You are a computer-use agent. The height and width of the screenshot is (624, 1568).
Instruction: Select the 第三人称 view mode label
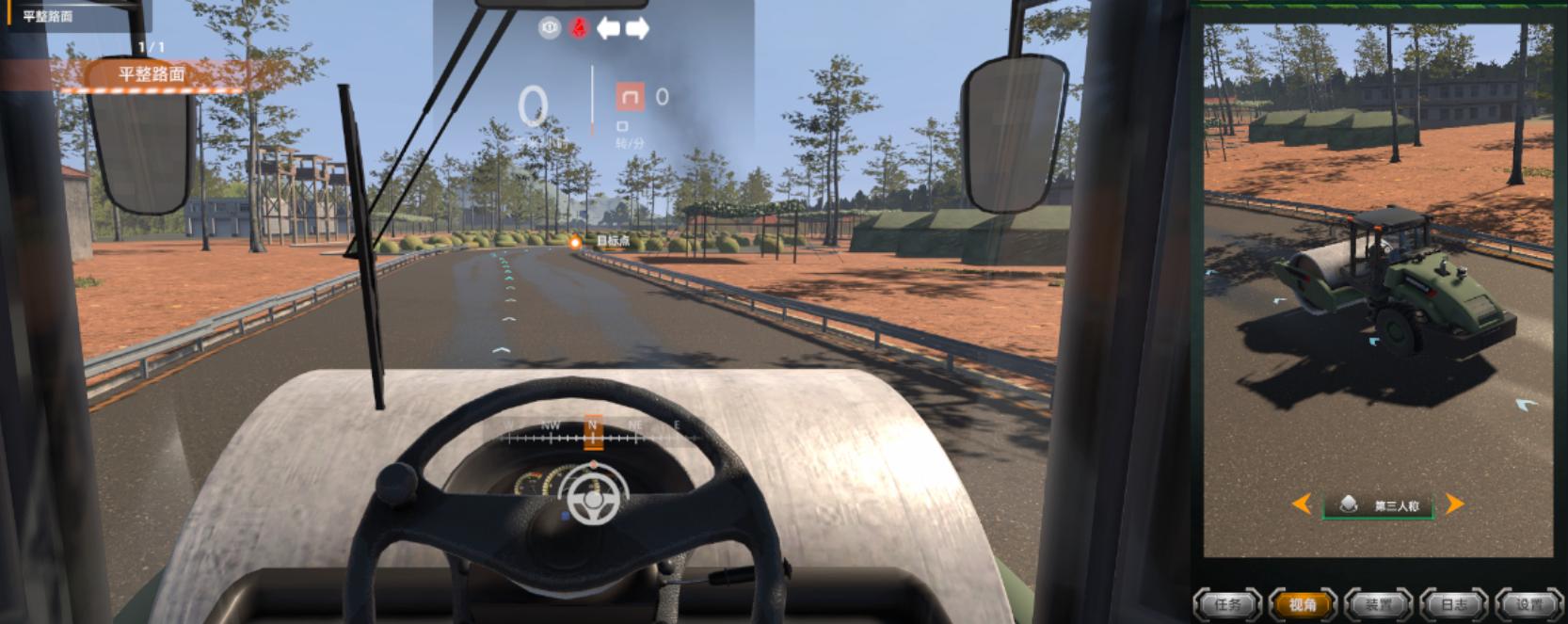pyautogui.click(x=1380, y=506)
